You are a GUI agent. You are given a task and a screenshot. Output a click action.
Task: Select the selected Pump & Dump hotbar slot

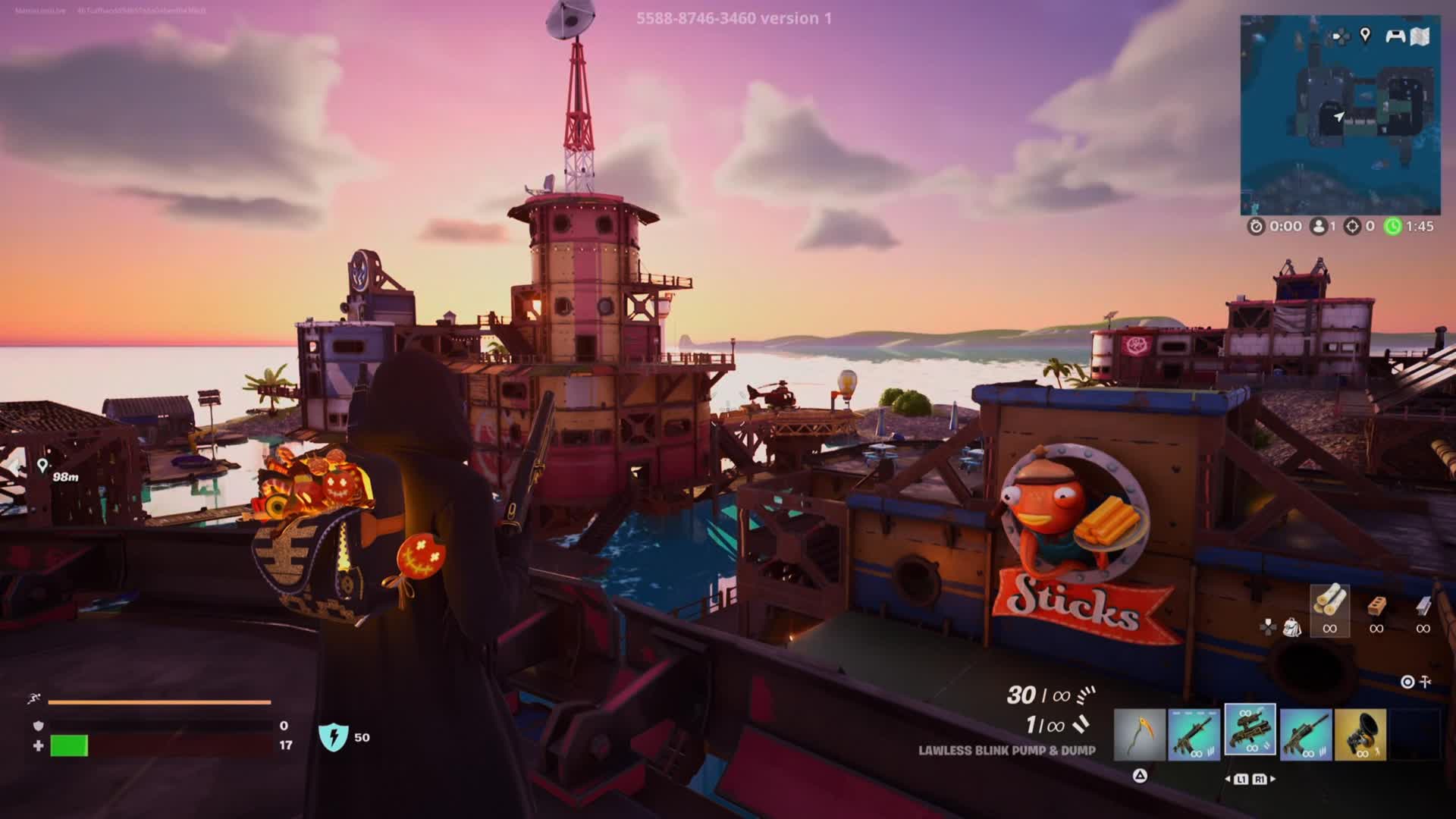(1250, 731)
